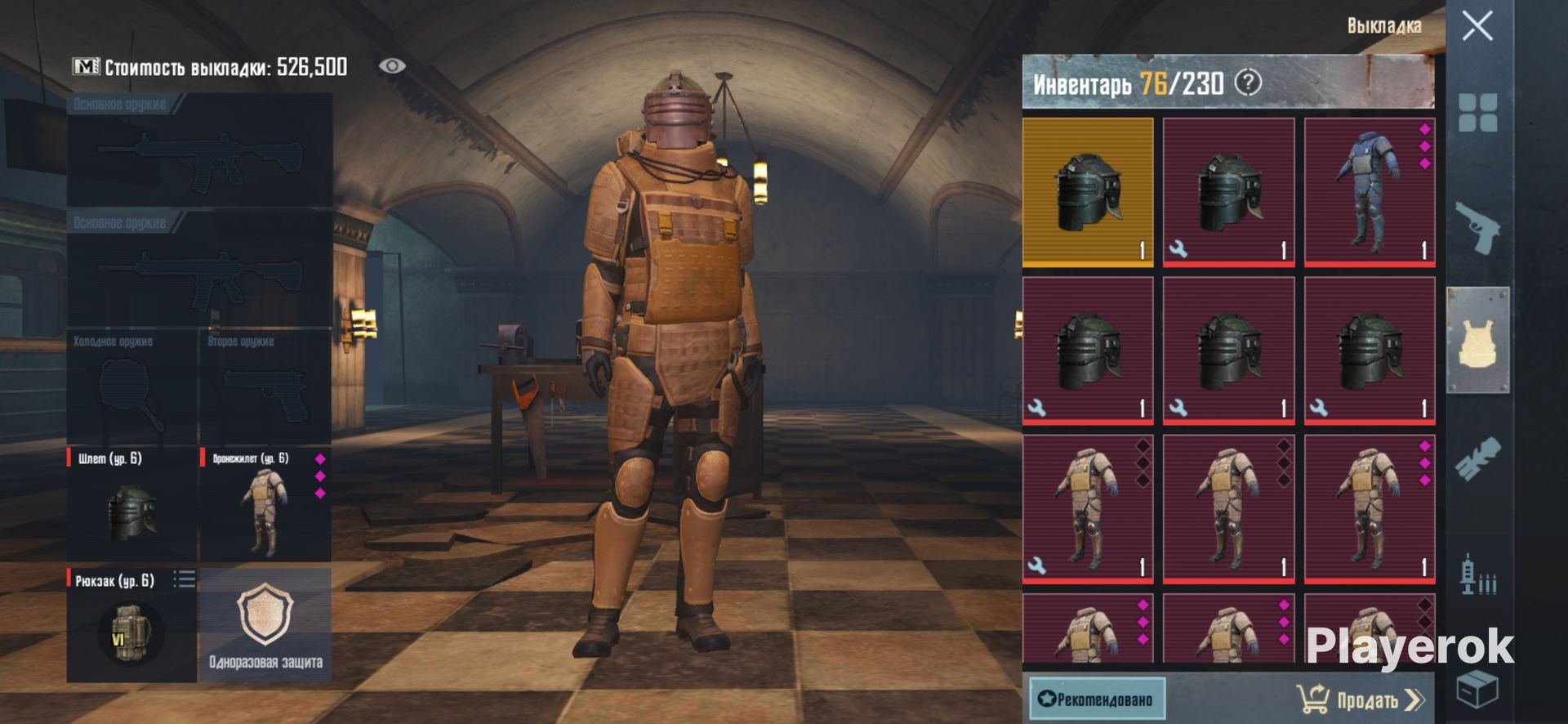Tap the Продать sell button
The width and height of the screenshot is (1568, 724).
click(x=1361, y=699)
